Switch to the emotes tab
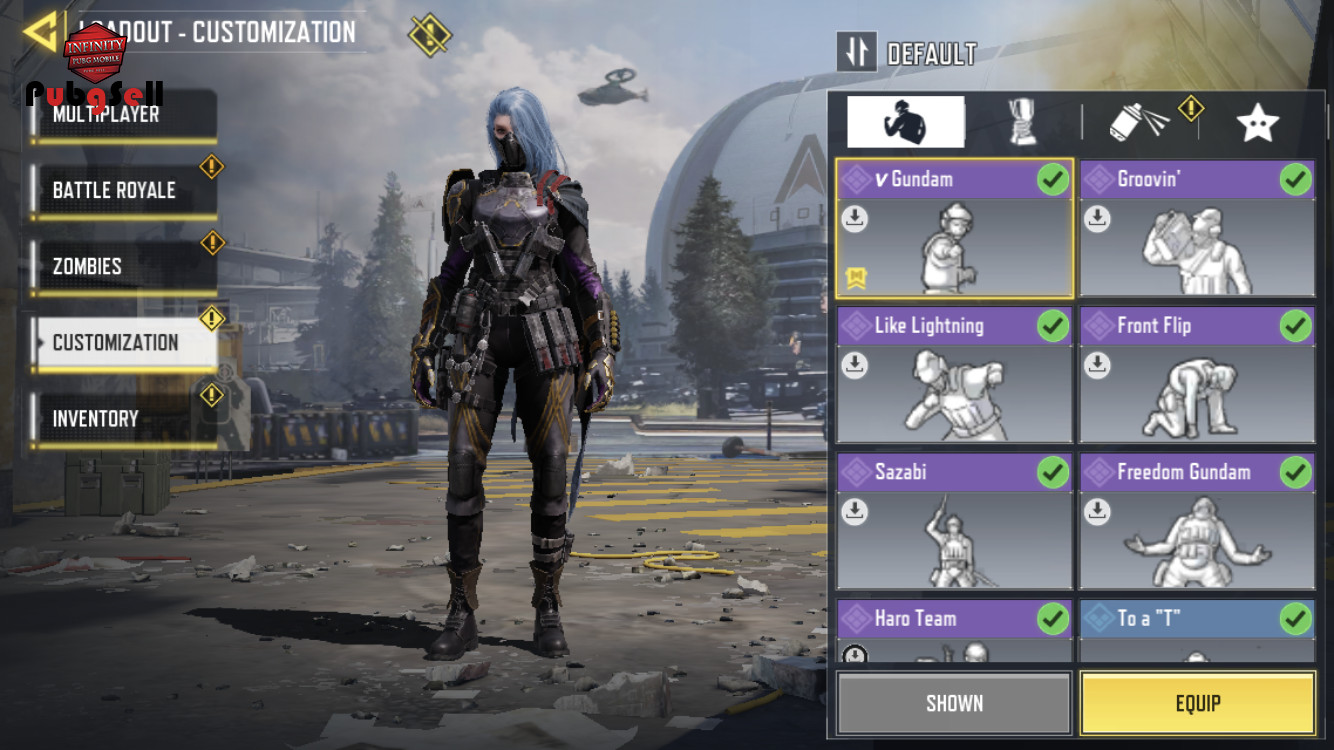This screenshot has height=750, width=1334. (905, 122)
